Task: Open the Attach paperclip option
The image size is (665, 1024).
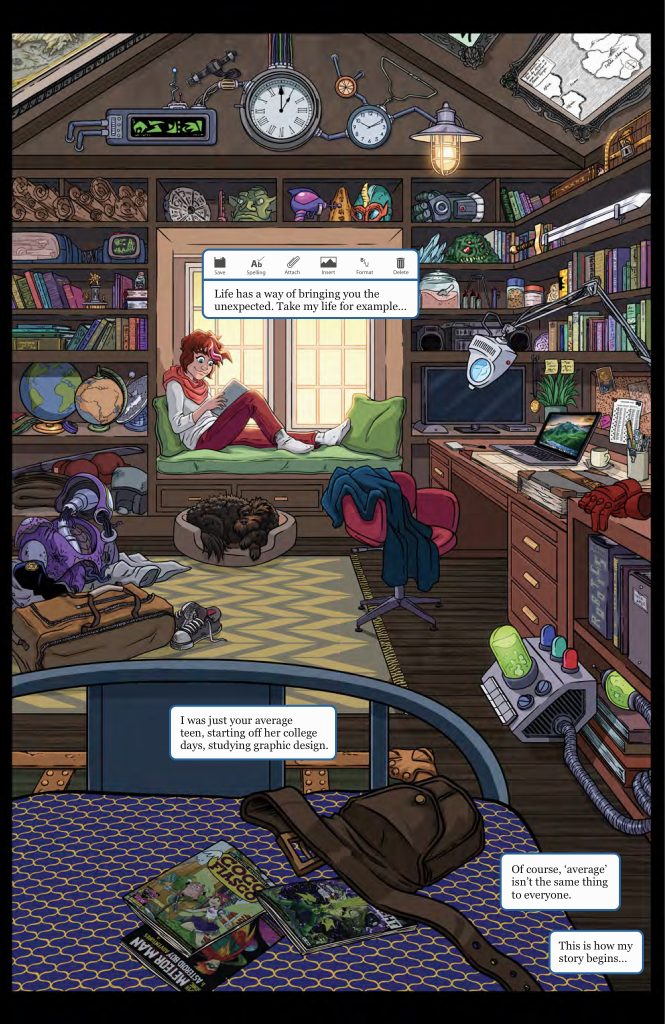Action: coord(292,264)
